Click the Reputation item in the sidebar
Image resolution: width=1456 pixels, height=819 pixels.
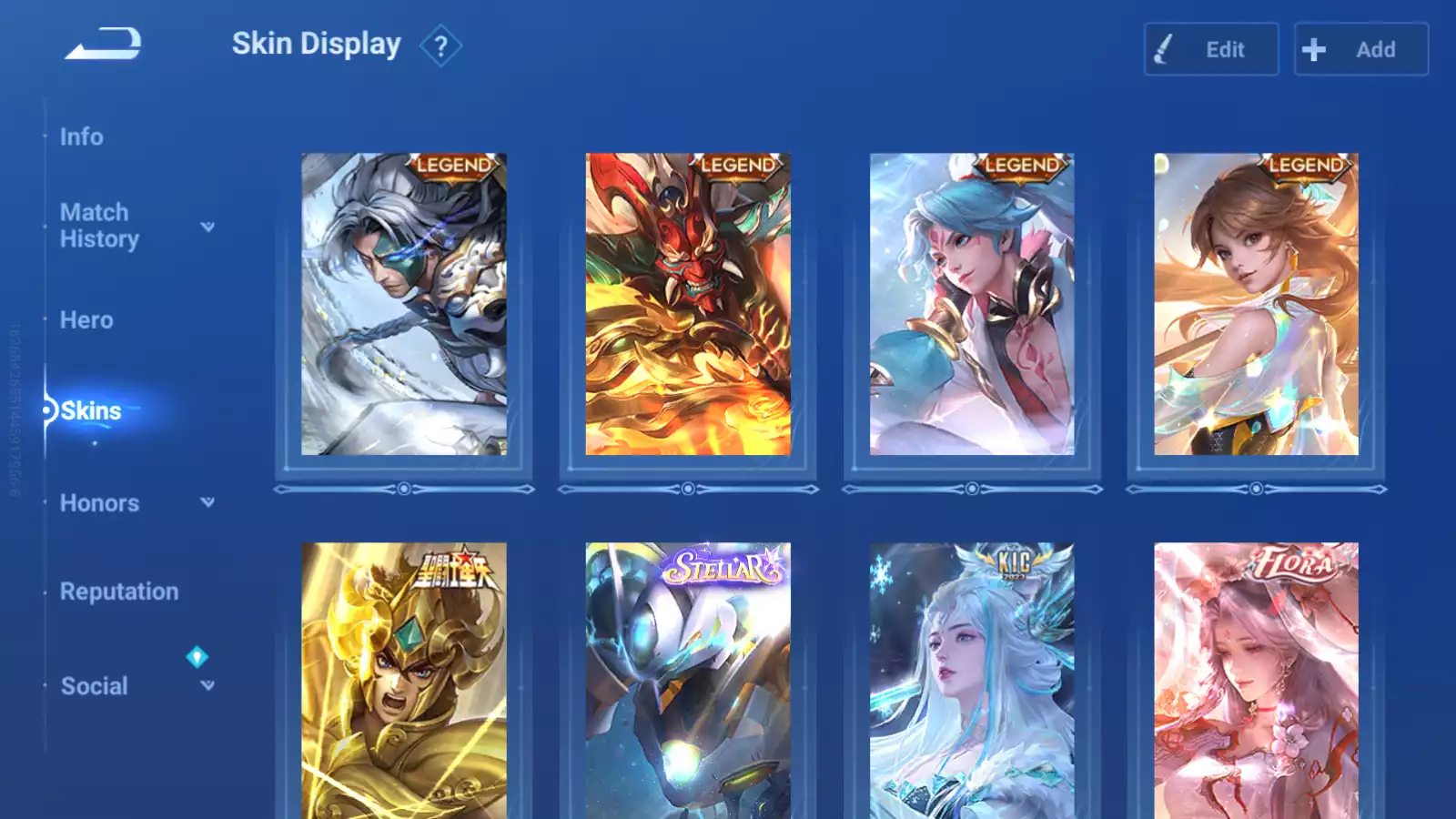point(119,591)
